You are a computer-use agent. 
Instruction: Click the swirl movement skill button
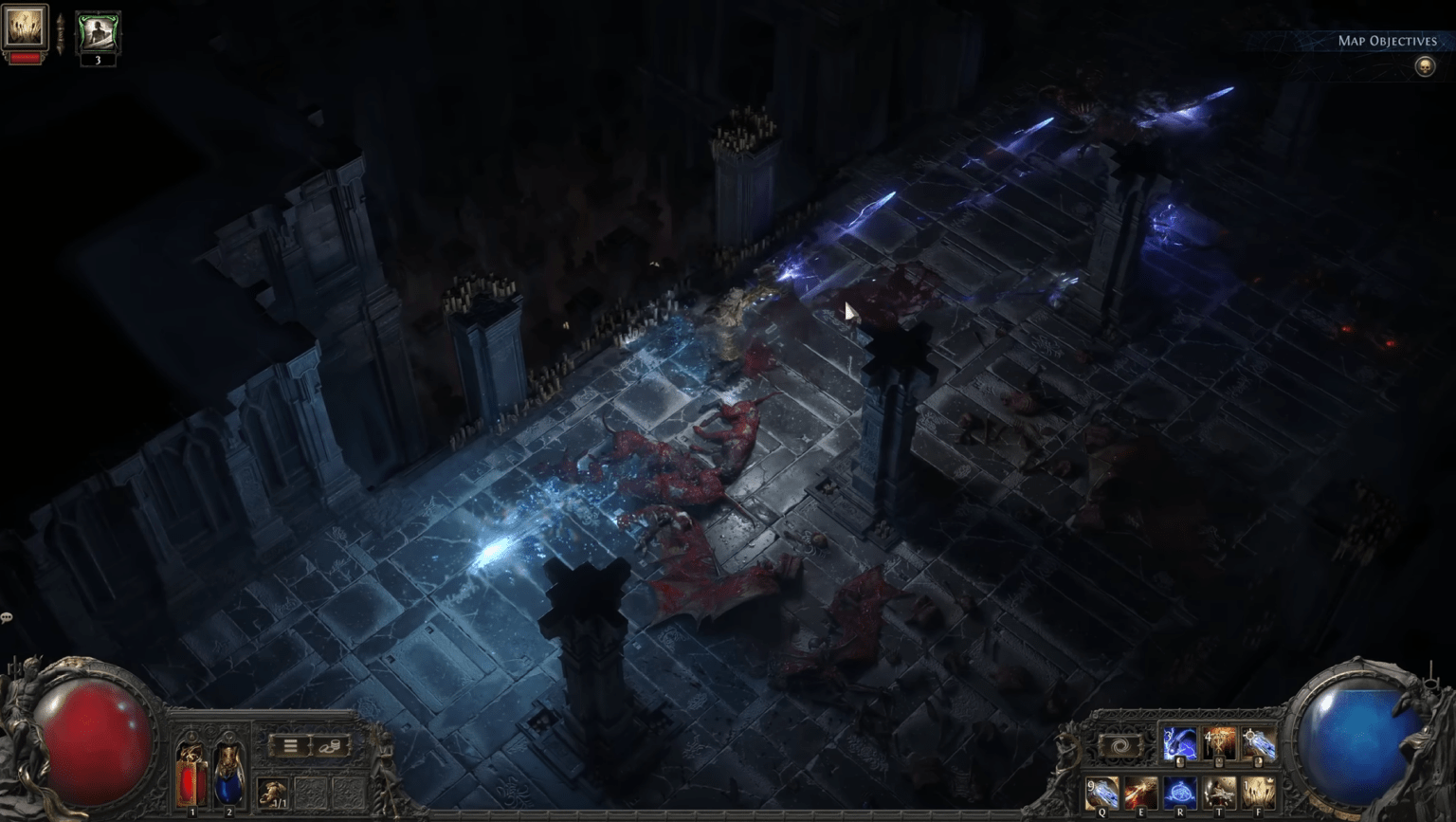pyautogui.click(x=1119, y=745)
